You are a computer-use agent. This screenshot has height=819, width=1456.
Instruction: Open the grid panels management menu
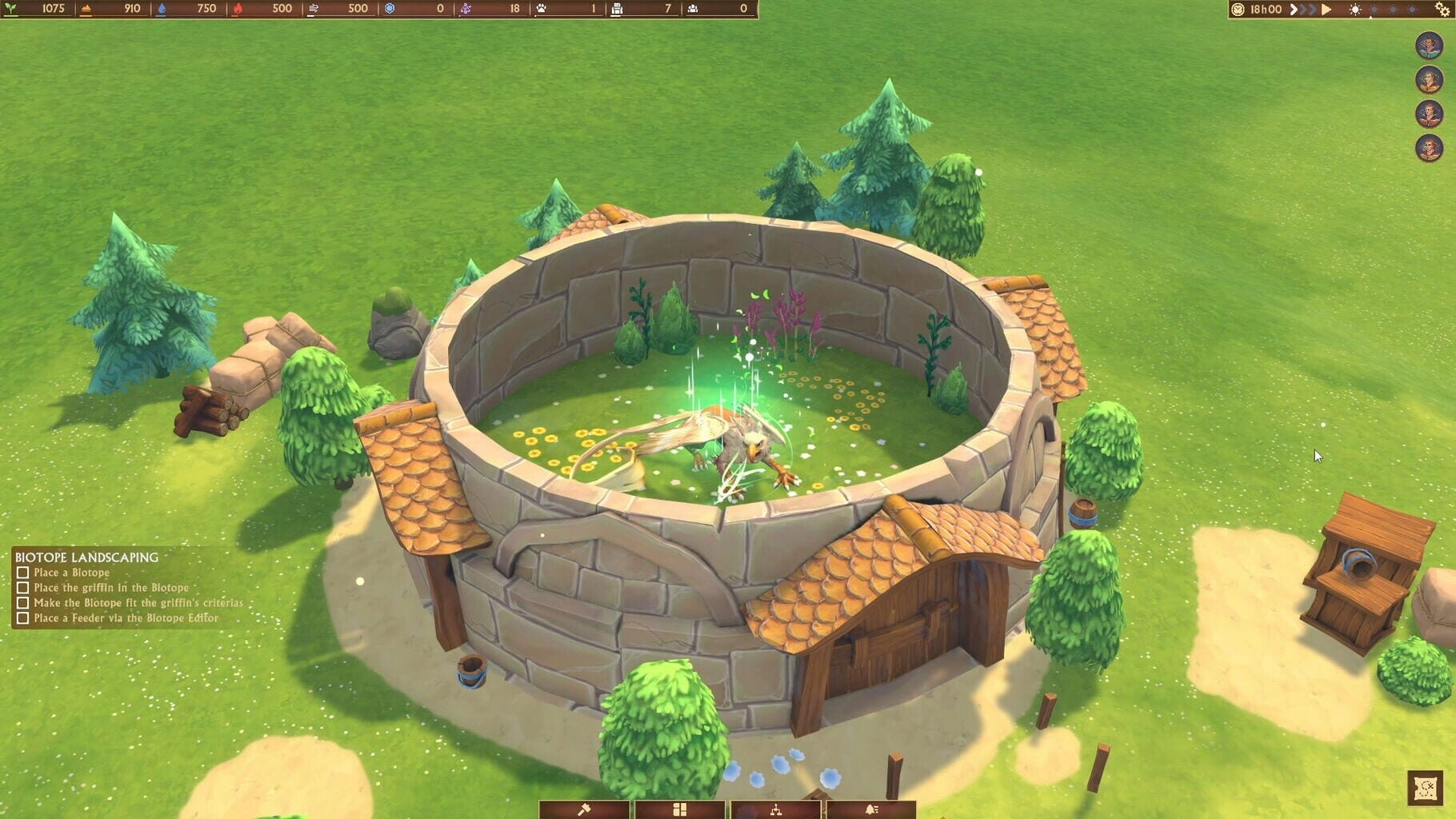[680, 809]
